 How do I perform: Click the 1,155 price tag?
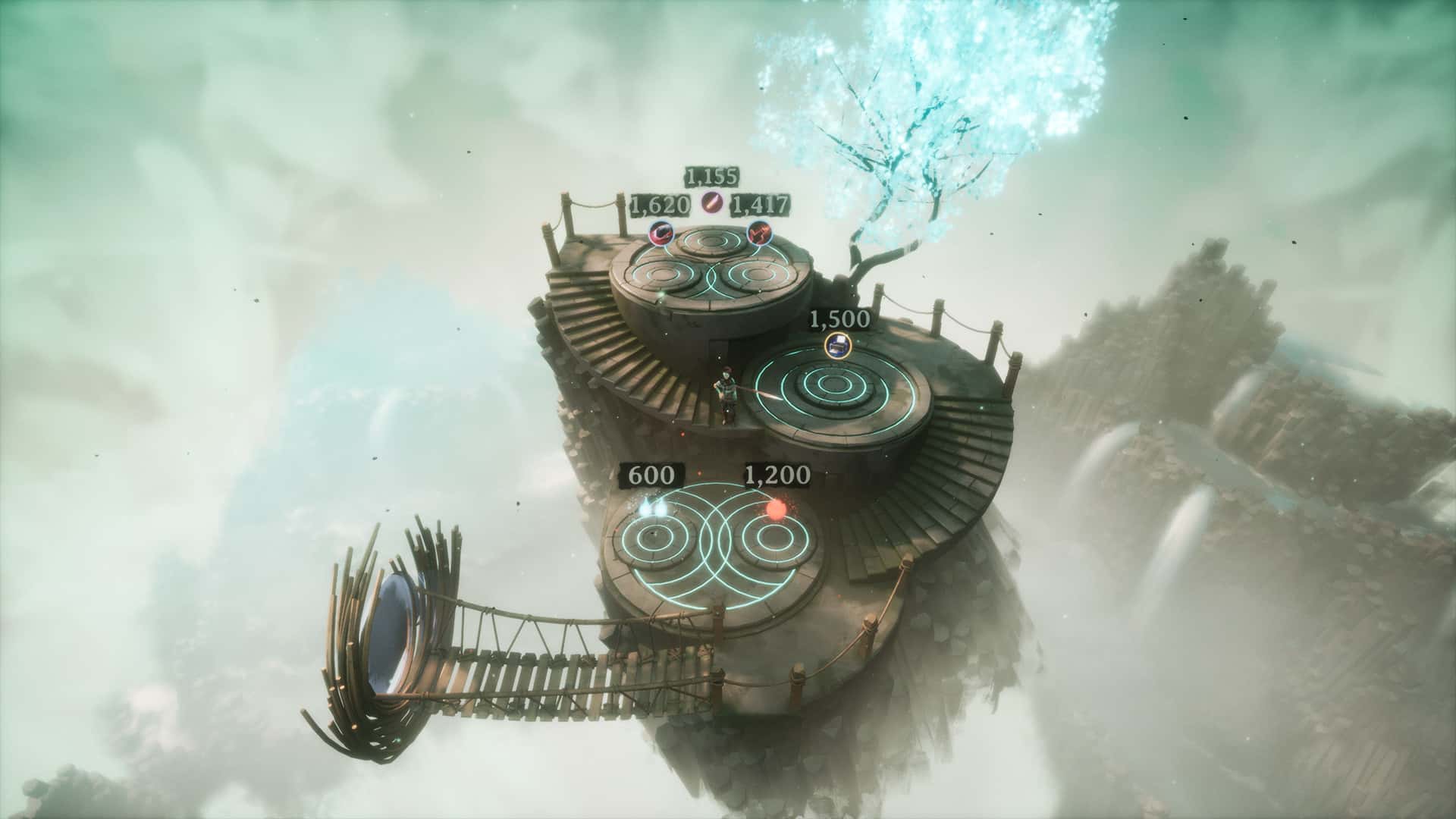[711, 178]
